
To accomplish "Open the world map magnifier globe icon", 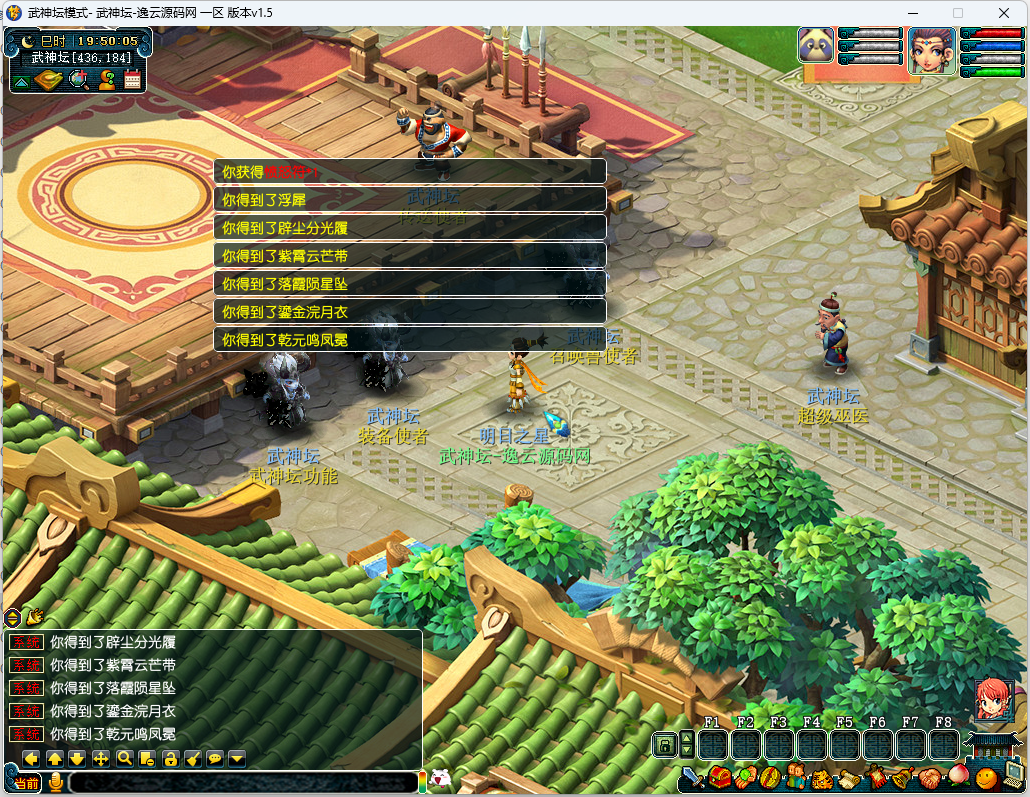I will [78, 81].
